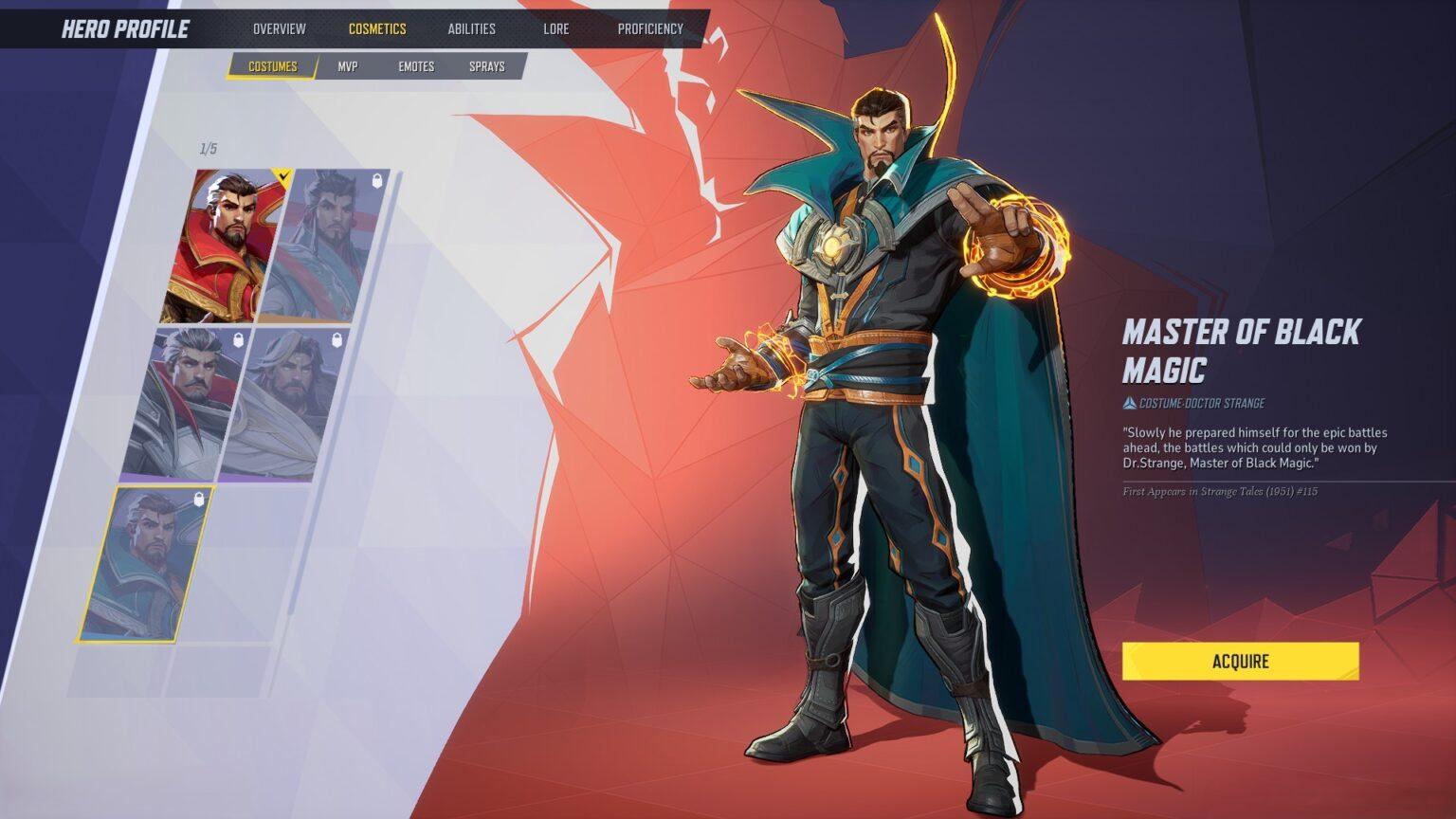The image size is (1456, 819).
Task: Click the 1/5 page indicator above the costumes
Action: point(207,147)
